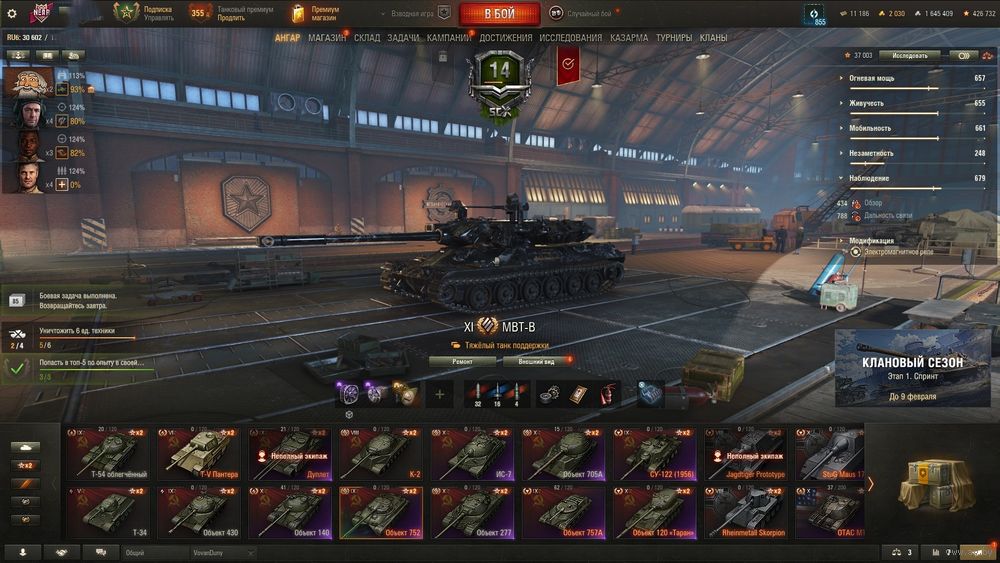Open the «Премиум магазин» shop

315,14
